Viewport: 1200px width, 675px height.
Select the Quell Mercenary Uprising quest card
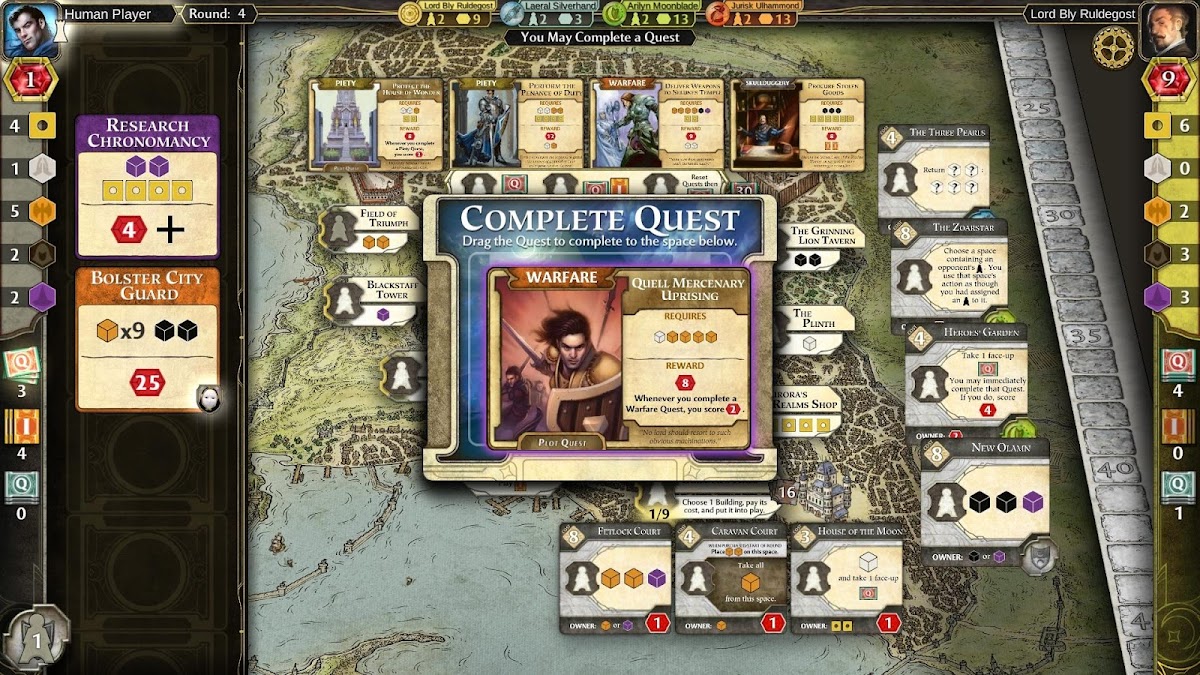click(619, 357)
